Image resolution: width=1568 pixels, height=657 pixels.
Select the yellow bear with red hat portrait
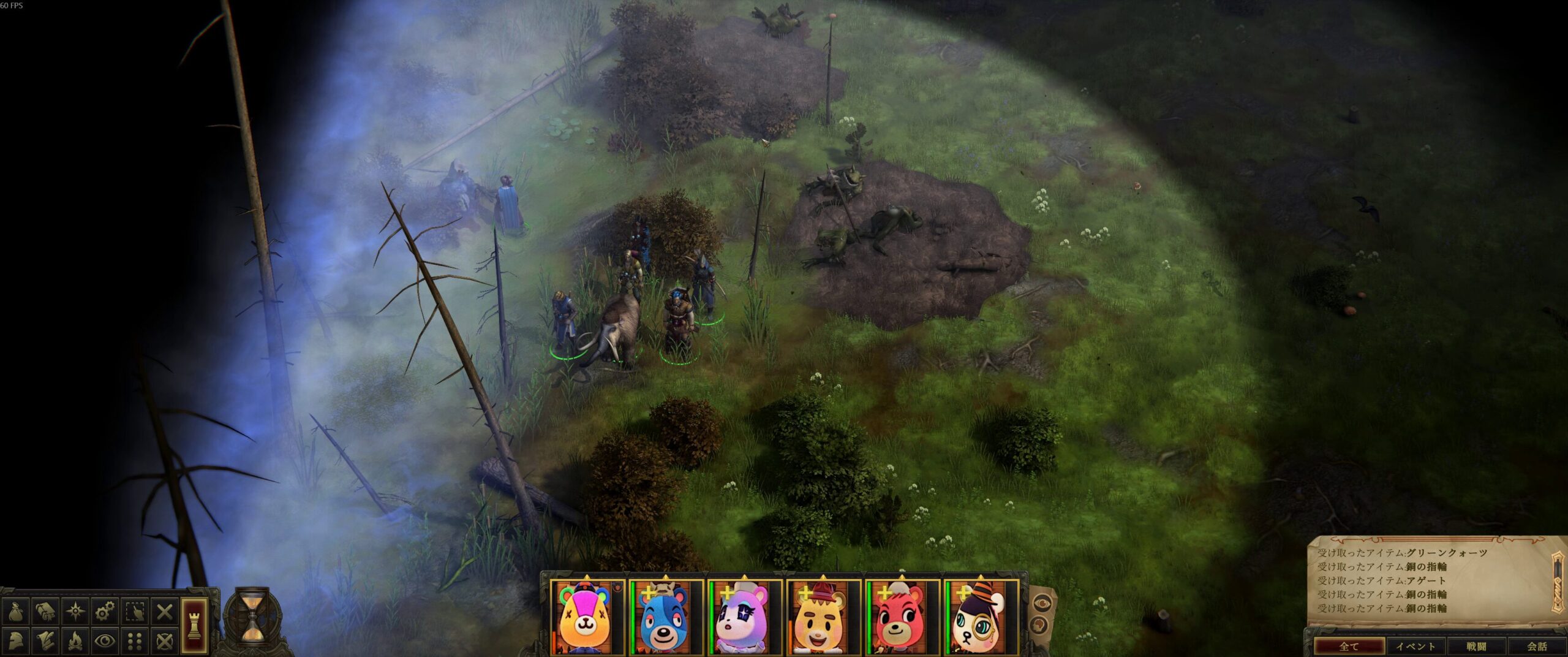coord(823,618)
